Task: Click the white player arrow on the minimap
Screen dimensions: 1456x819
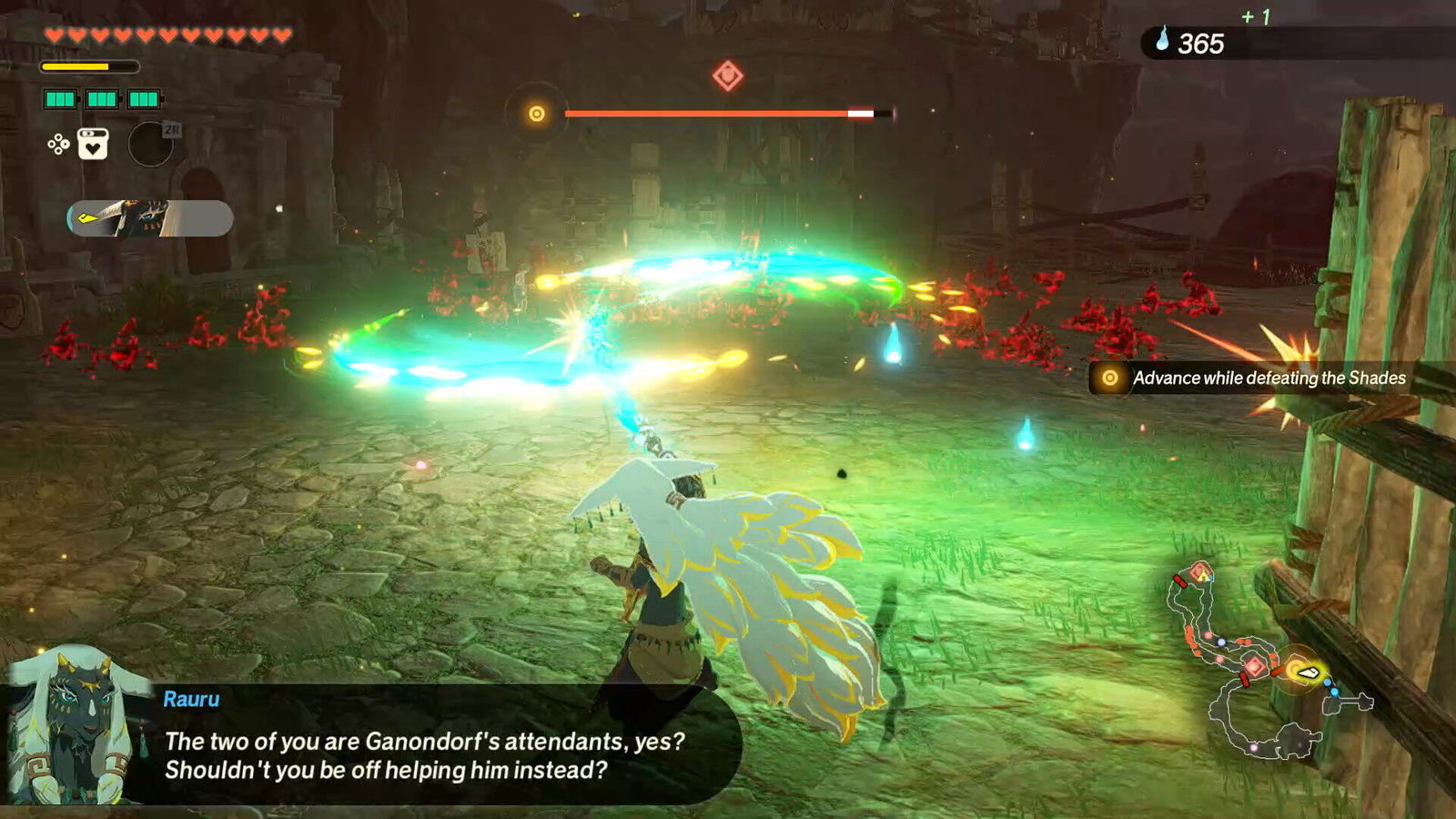Action: coord(1308,672)
